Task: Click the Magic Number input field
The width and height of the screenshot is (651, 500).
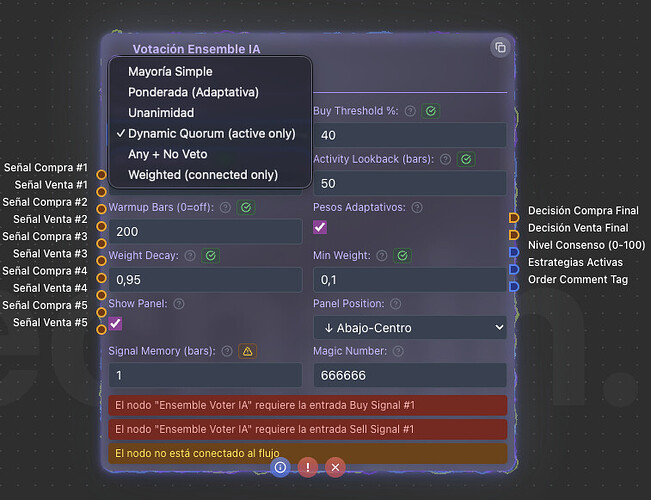Action: (x=410, y=375)
